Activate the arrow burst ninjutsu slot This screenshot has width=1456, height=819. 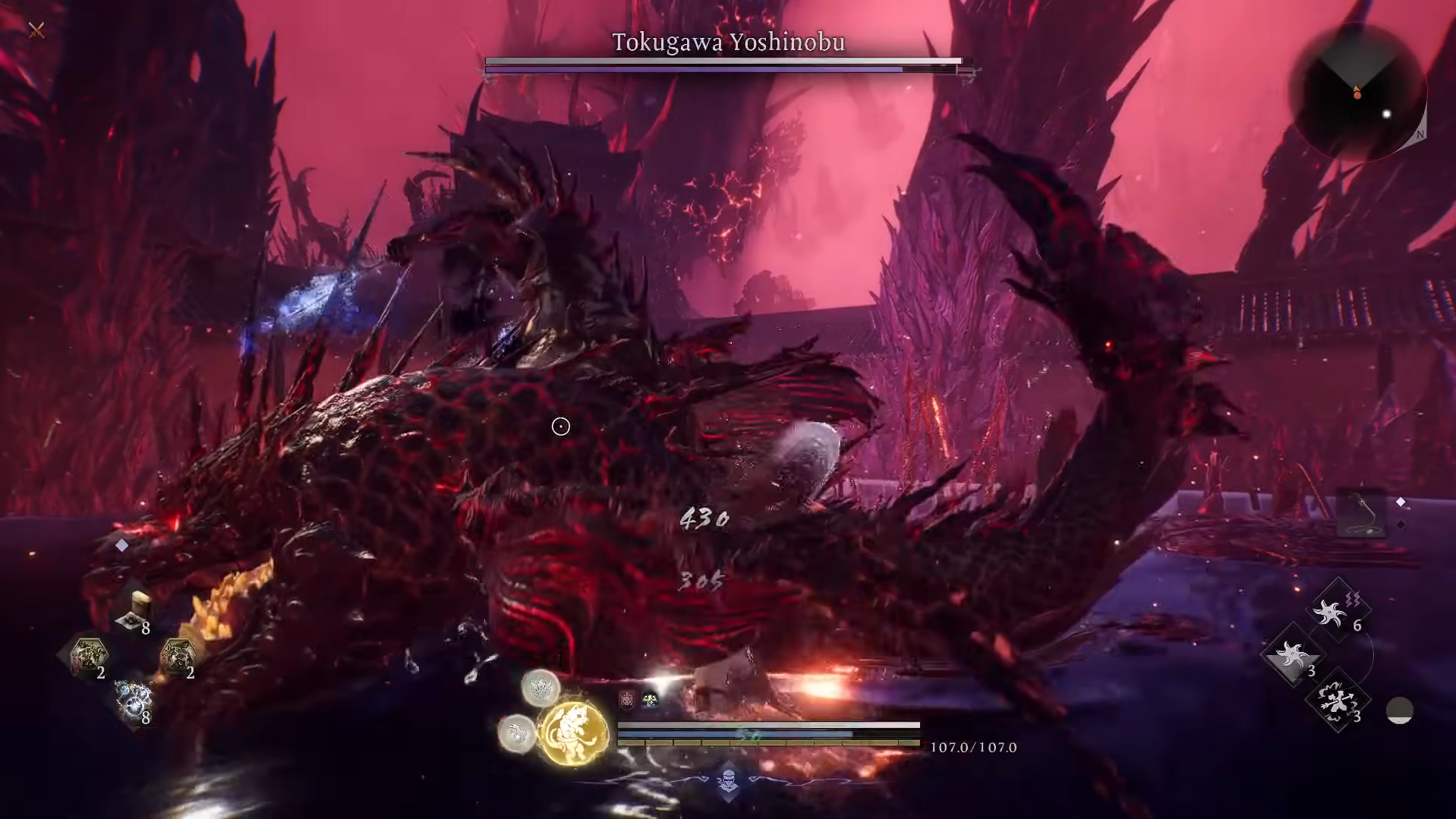(1338, 701)
